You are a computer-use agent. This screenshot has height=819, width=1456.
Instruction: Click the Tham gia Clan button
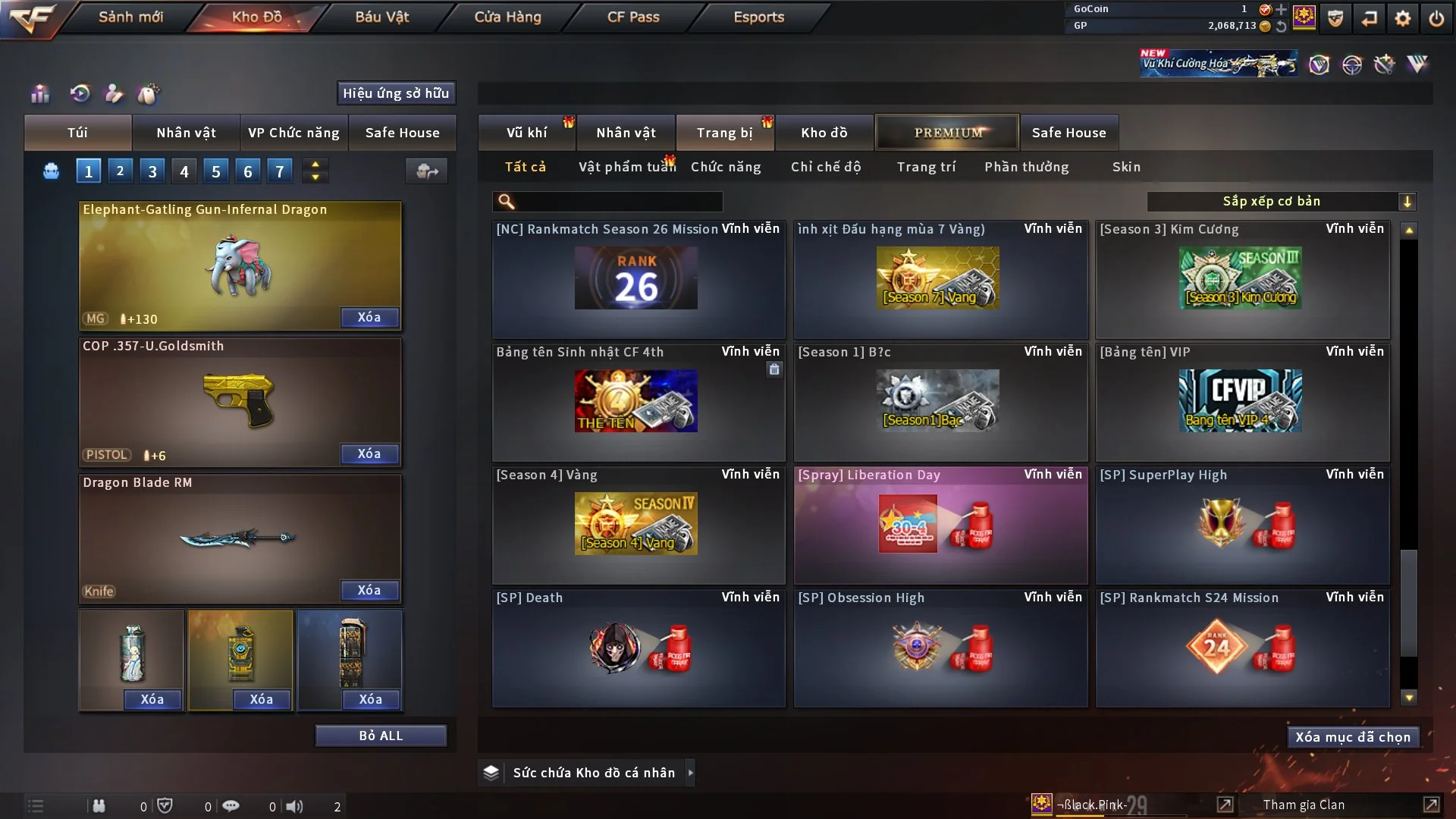tap(1304, 805)
